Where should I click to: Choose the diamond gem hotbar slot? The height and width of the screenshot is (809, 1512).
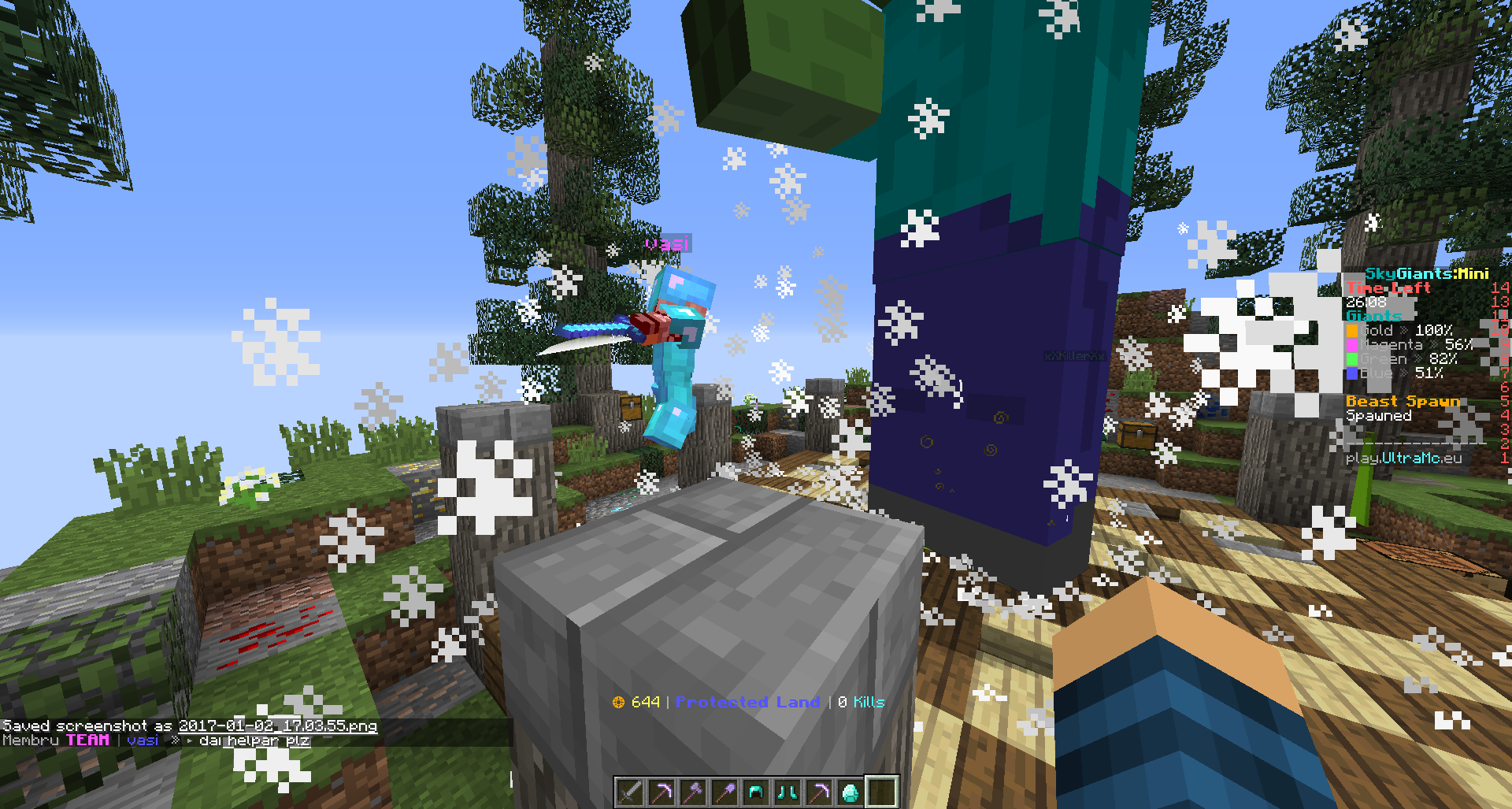point(850,792)
